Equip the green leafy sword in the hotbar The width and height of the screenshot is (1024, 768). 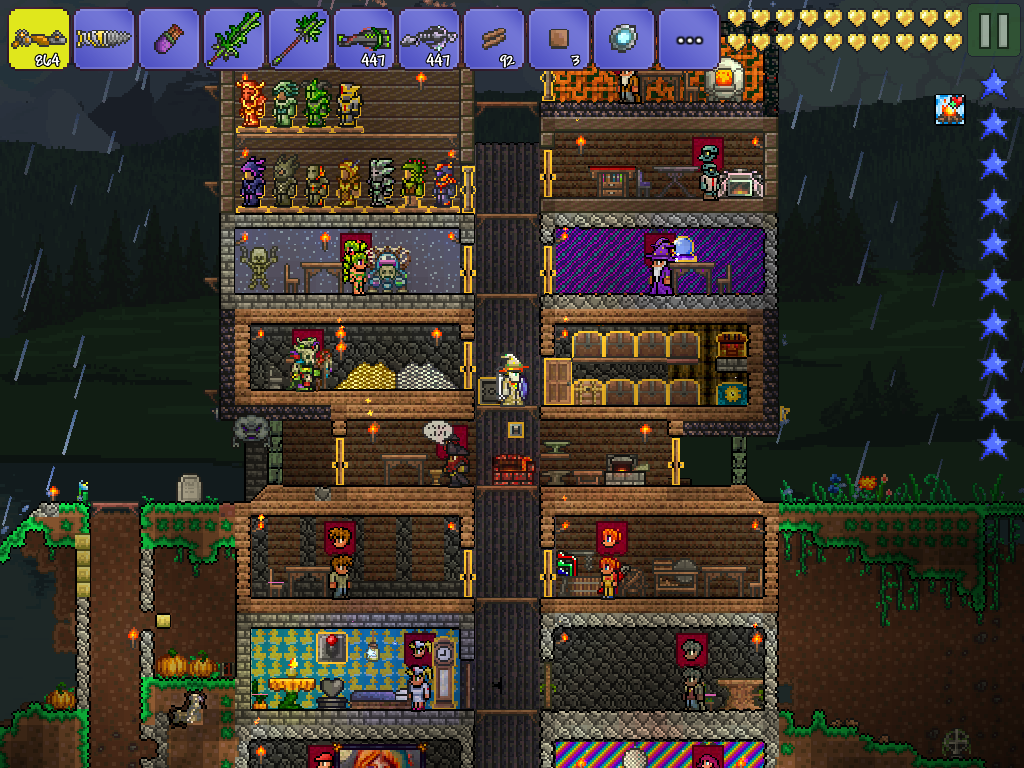(x=234, y=39)
